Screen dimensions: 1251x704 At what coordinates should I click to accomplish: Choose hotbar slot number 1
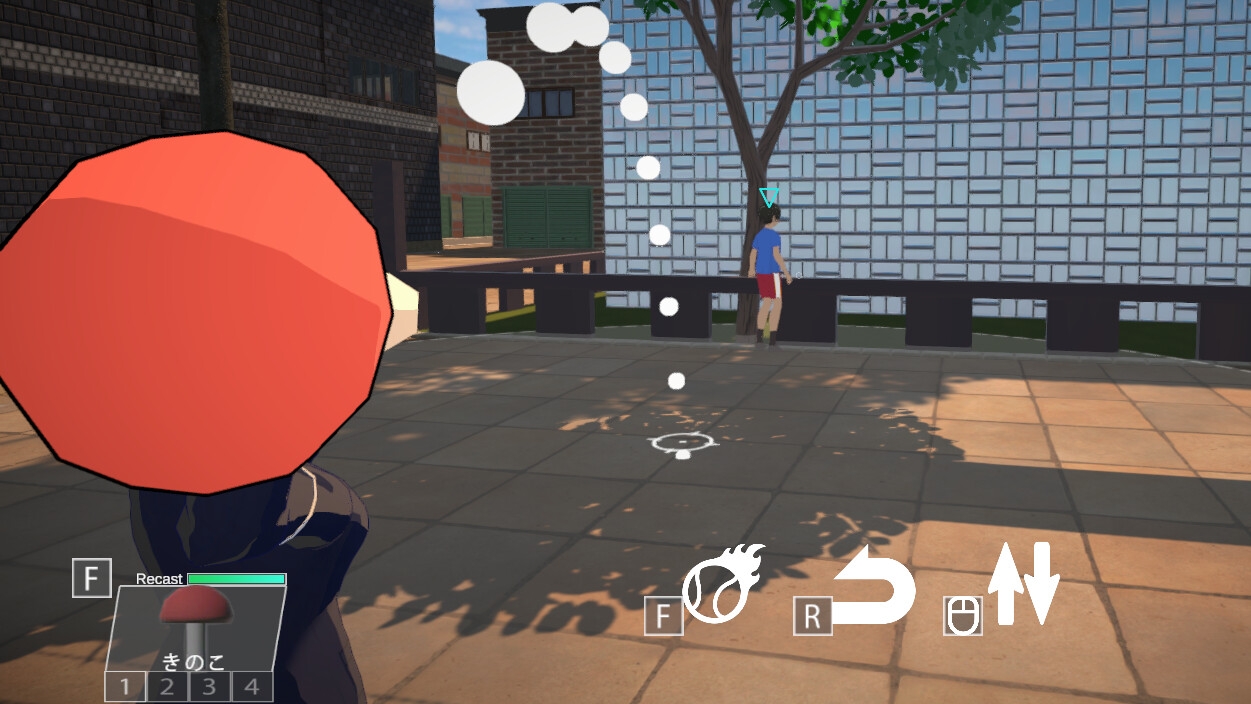[x=126, y=687]
